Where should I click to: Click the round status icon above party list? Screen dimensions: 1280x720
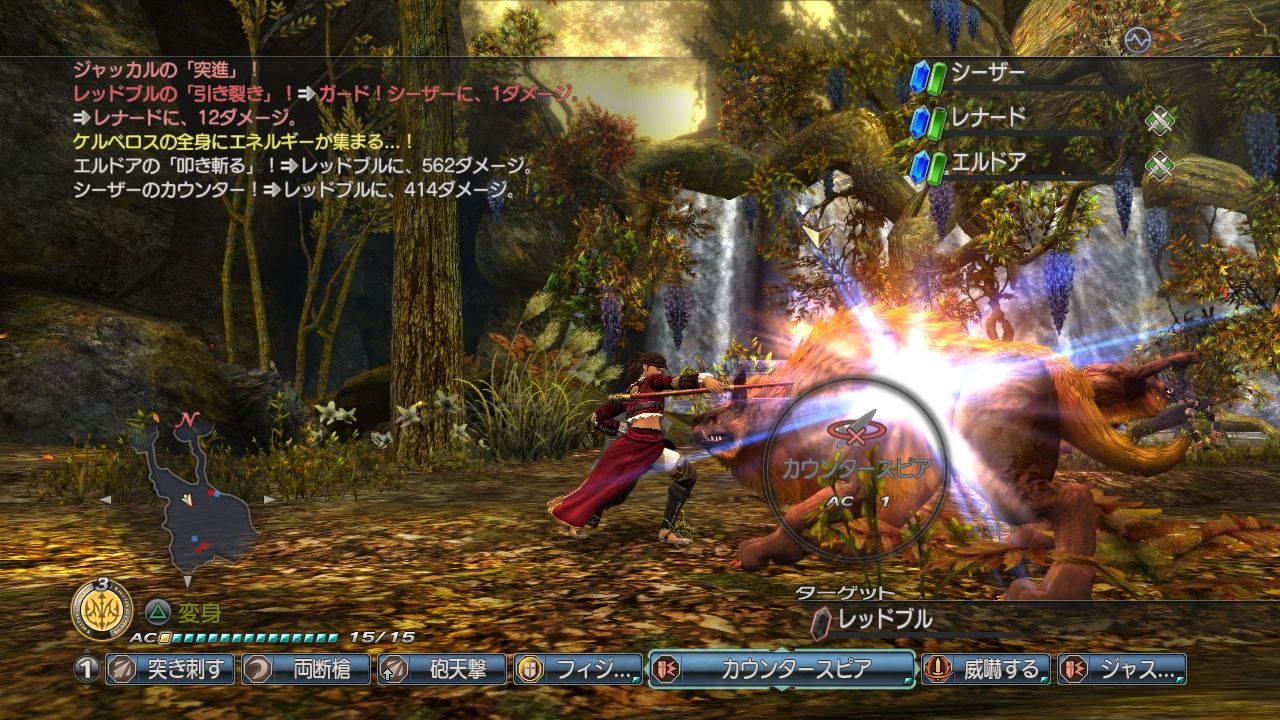(x=1137, y=40)
